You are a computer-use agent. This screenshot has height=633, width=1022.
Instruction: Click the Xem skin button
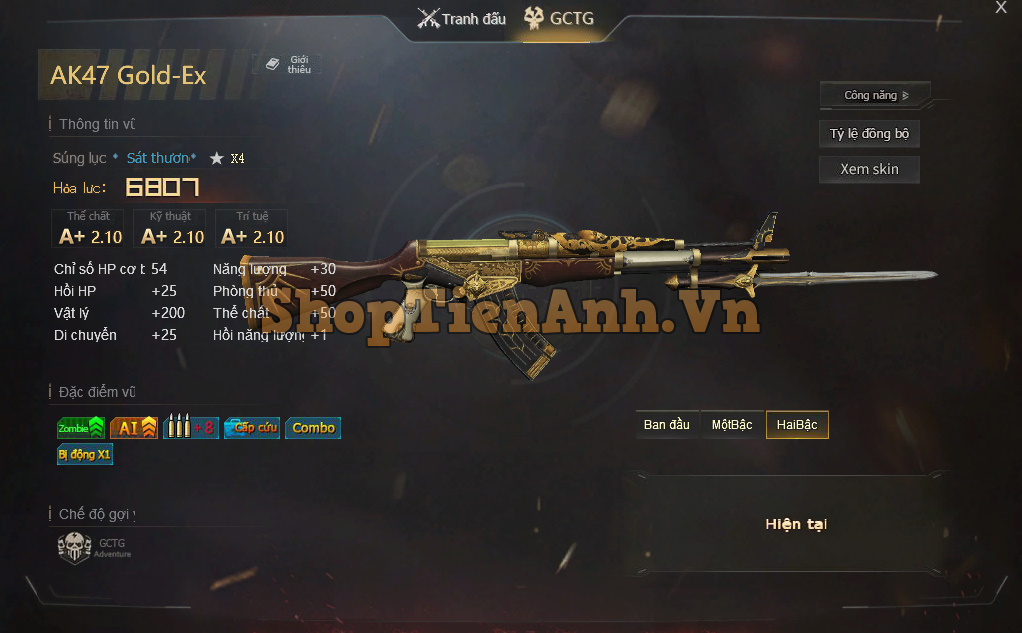[869, 169]
